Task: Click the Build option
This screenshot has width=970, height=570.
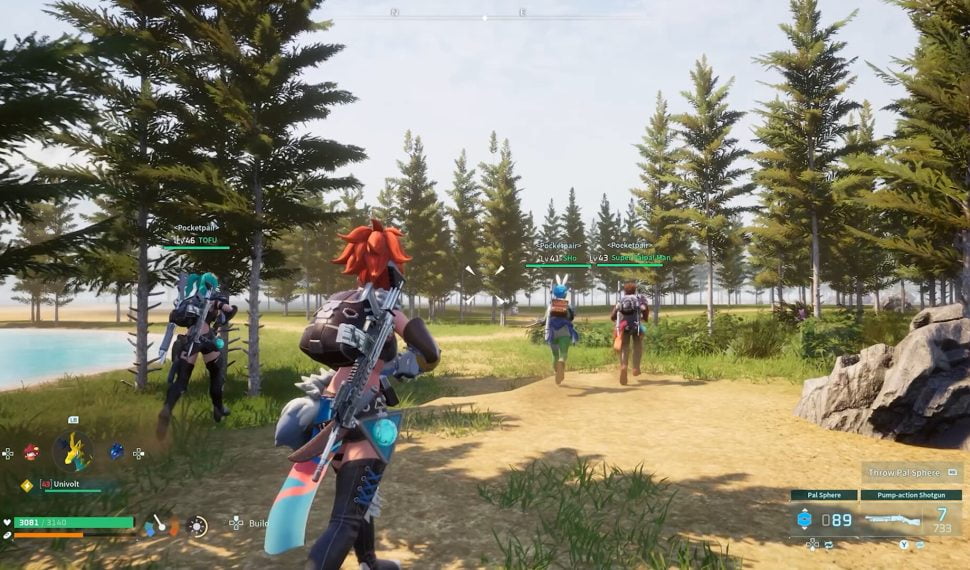Action: 258,523
